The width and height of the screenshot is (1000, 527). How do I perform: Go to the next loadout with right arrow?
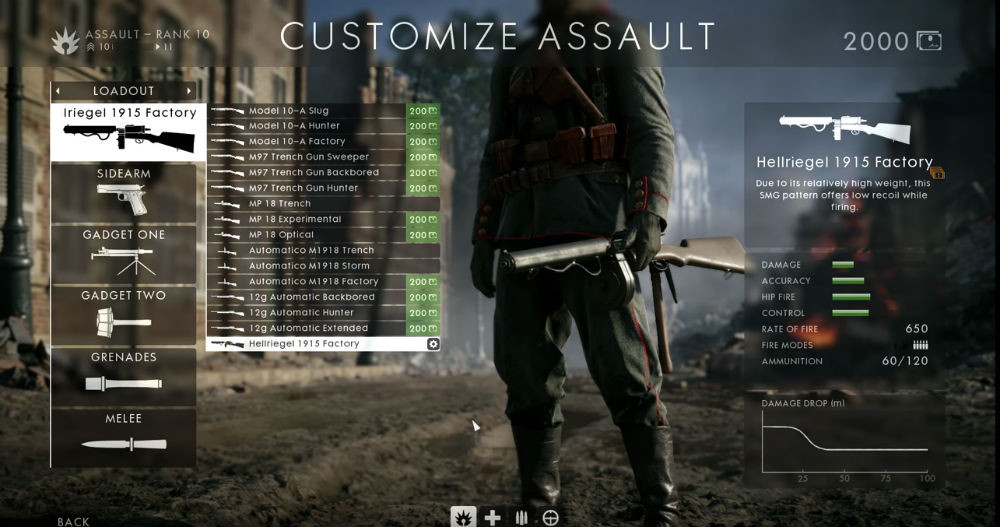point(189,91)
